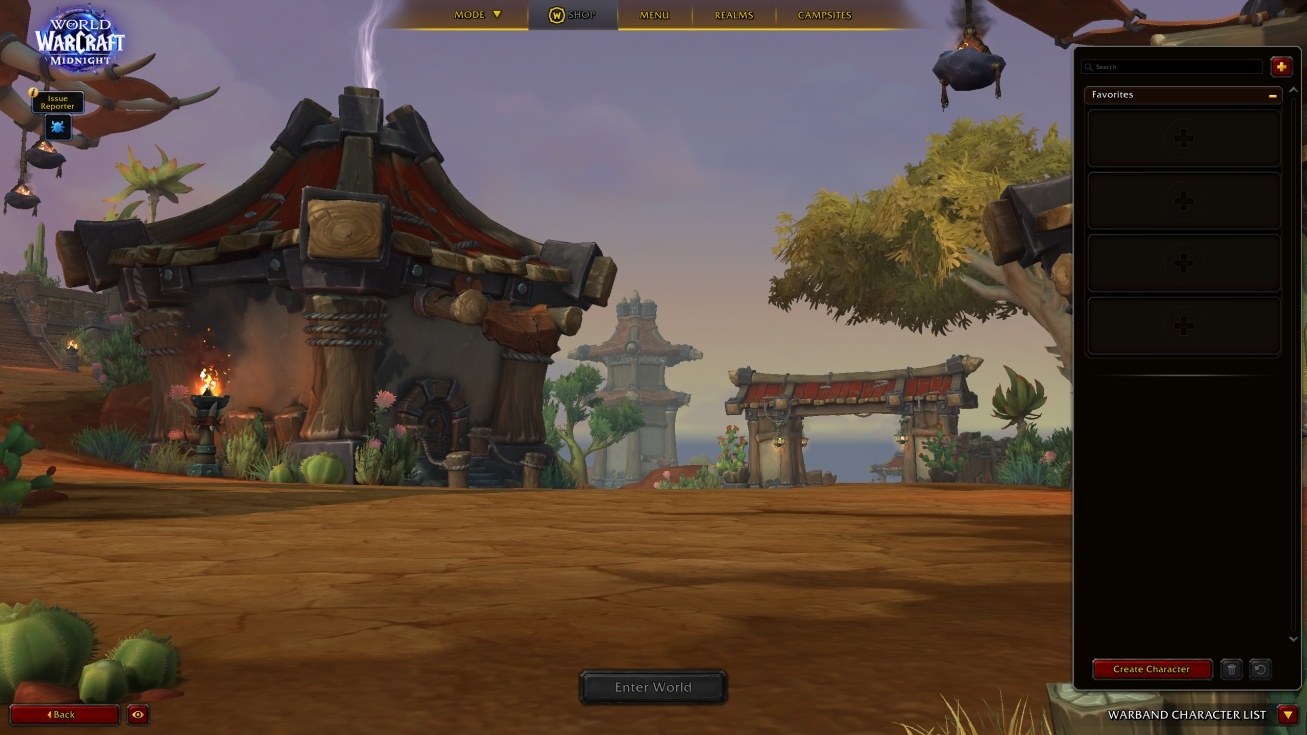The height and width of the screenshot is (735, 1307).
Task: Click the character list scroll-down arrow
Action: [x=1293, y=639]
